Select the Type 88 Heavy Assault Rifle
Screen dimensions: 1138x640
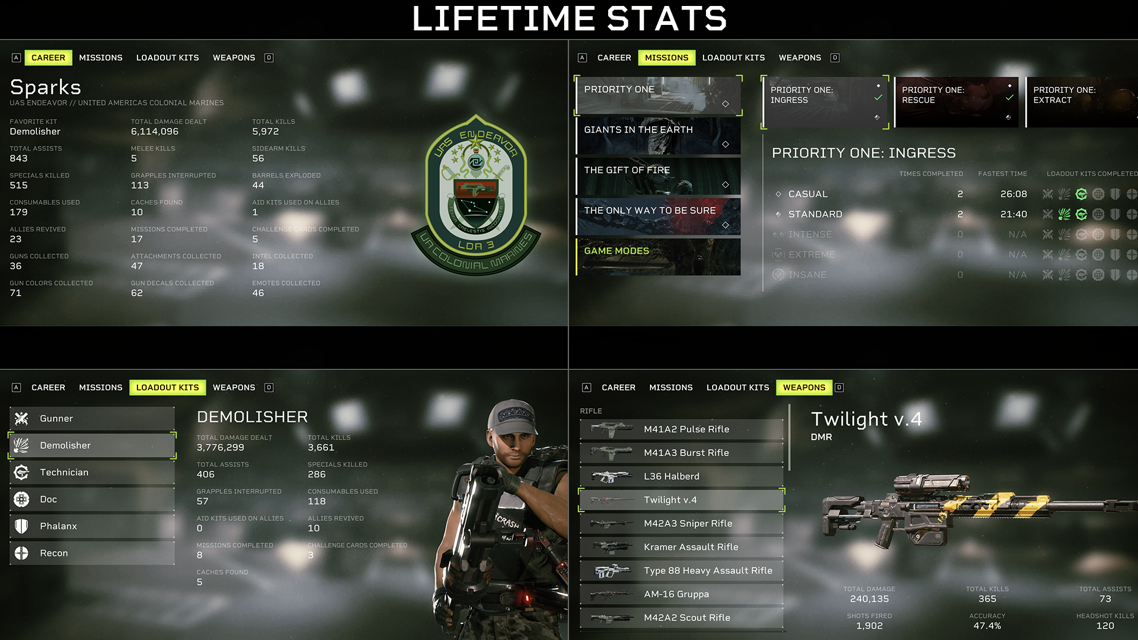[x=681, y=571]
